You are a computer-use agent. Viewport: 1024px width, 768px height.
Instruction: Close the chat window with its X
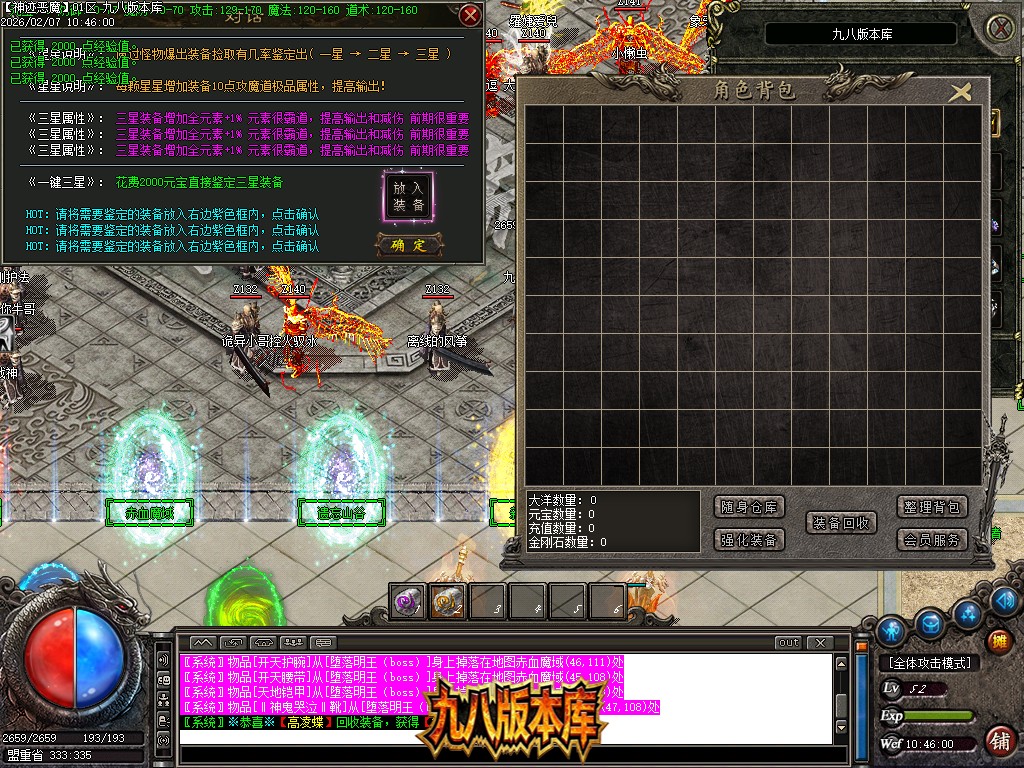click(820, 642)
